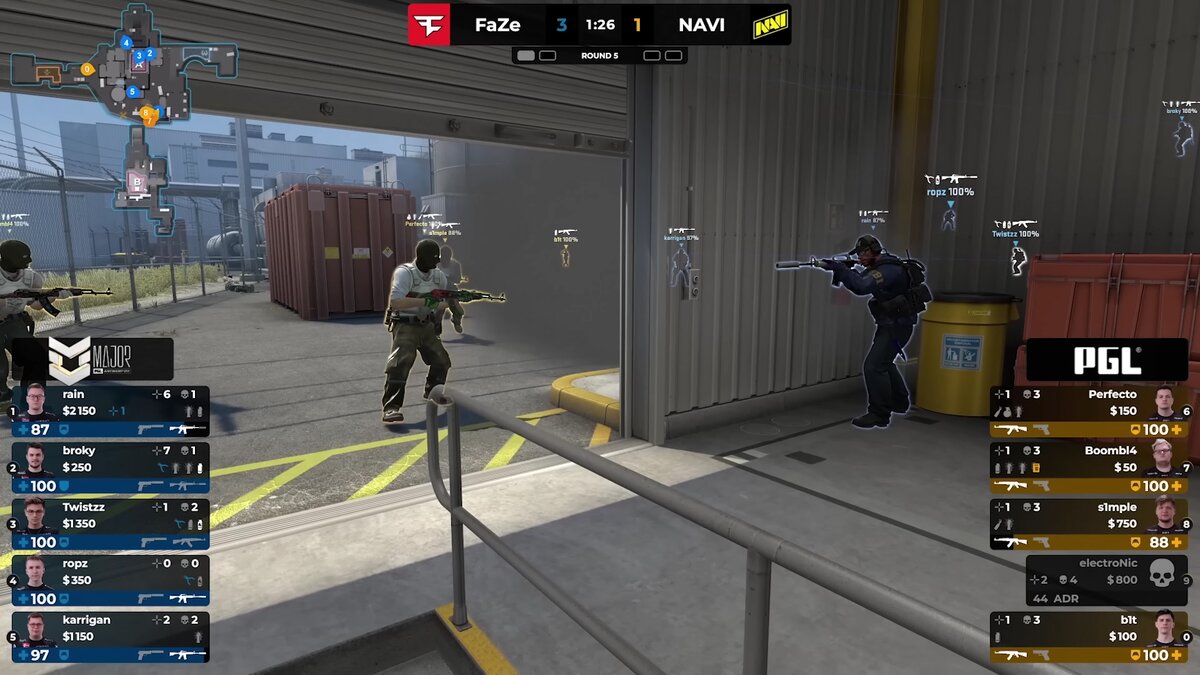Select Perfecto's player panel
Viewport: 1200px width, 675px height.
pyautogui.click(x=1089, y=410)
